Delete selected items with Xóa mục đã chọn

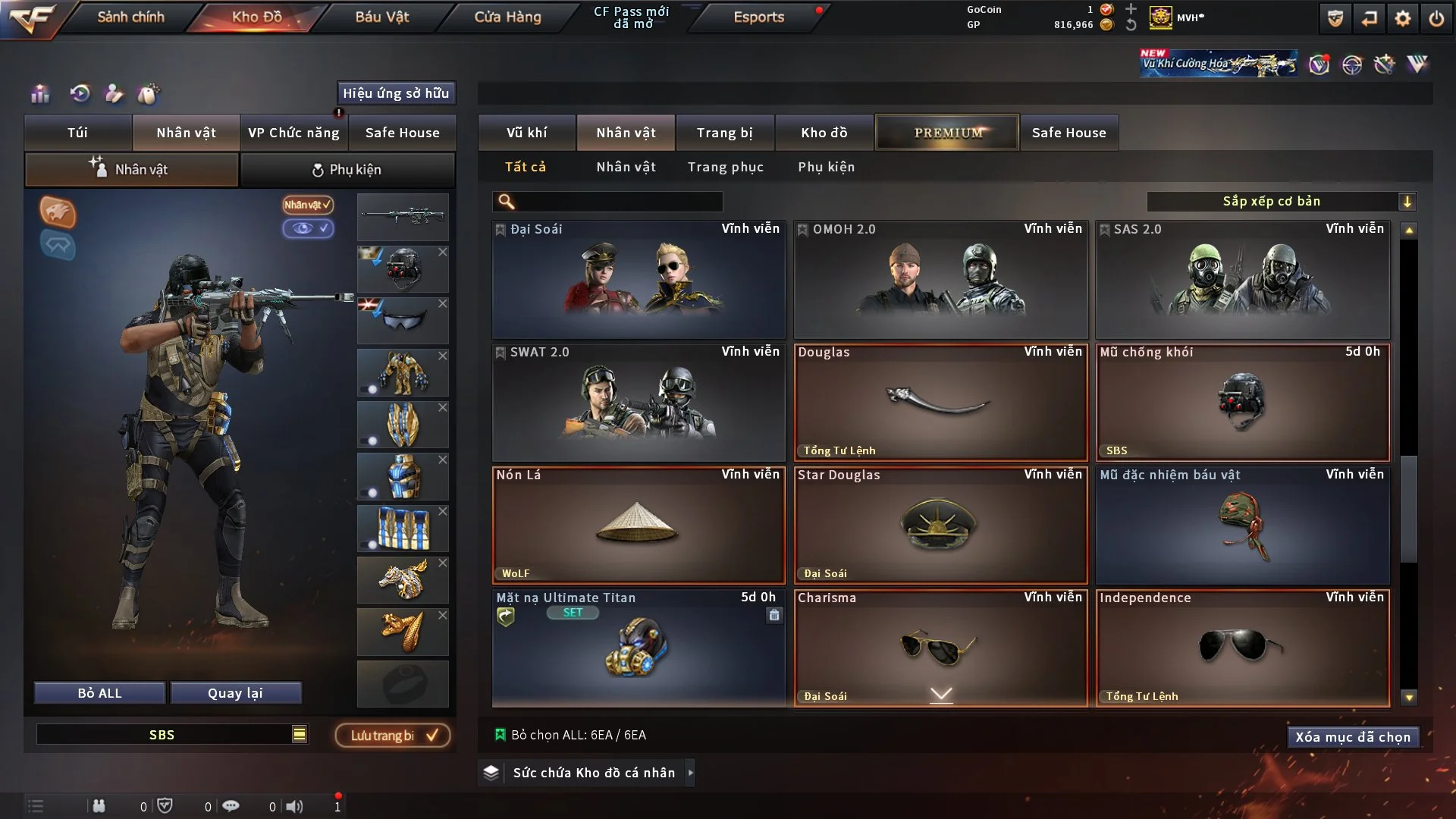(x=1352, y=737)
